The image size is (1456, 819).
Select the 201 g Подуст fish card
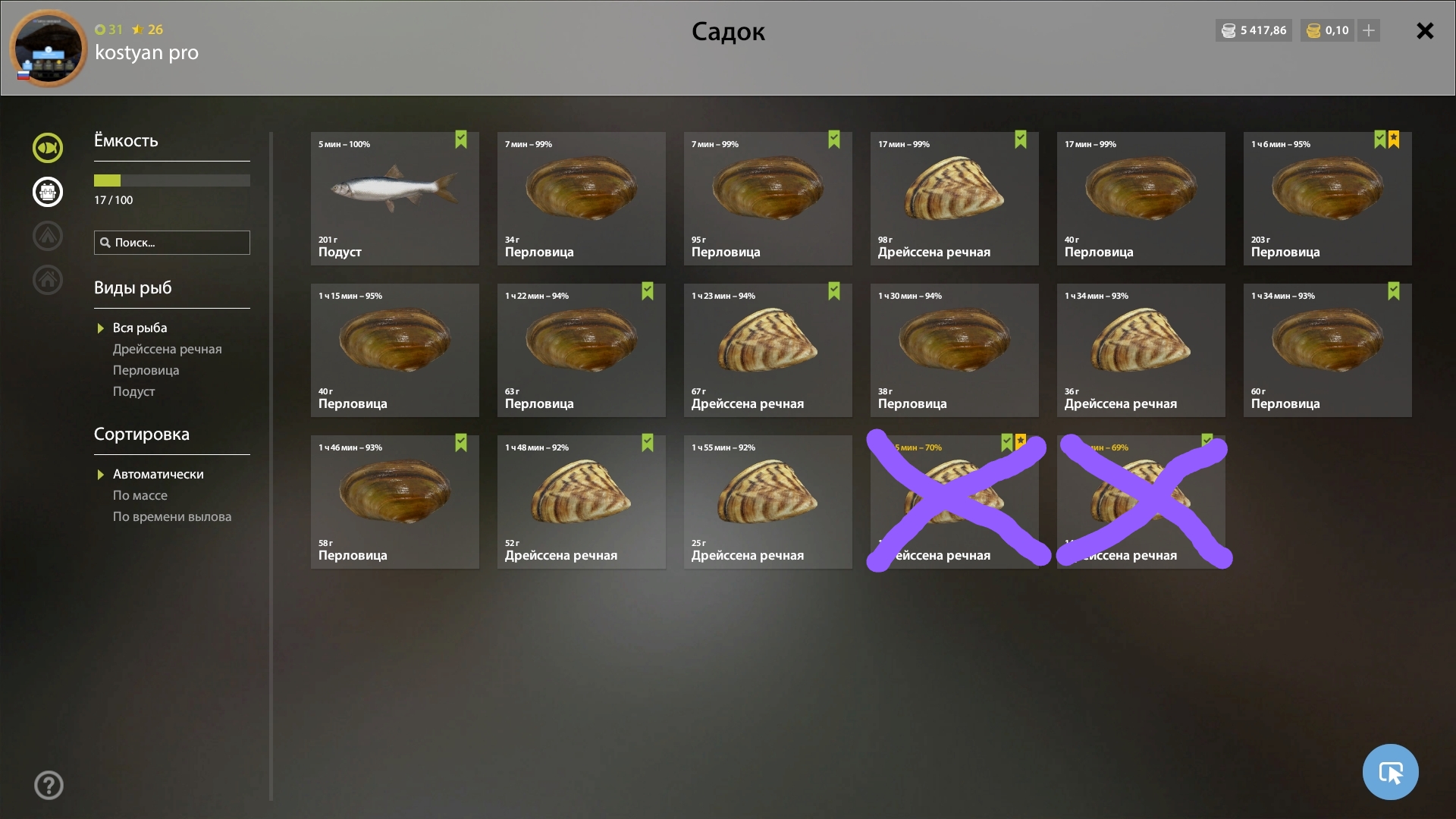(394, 199)
